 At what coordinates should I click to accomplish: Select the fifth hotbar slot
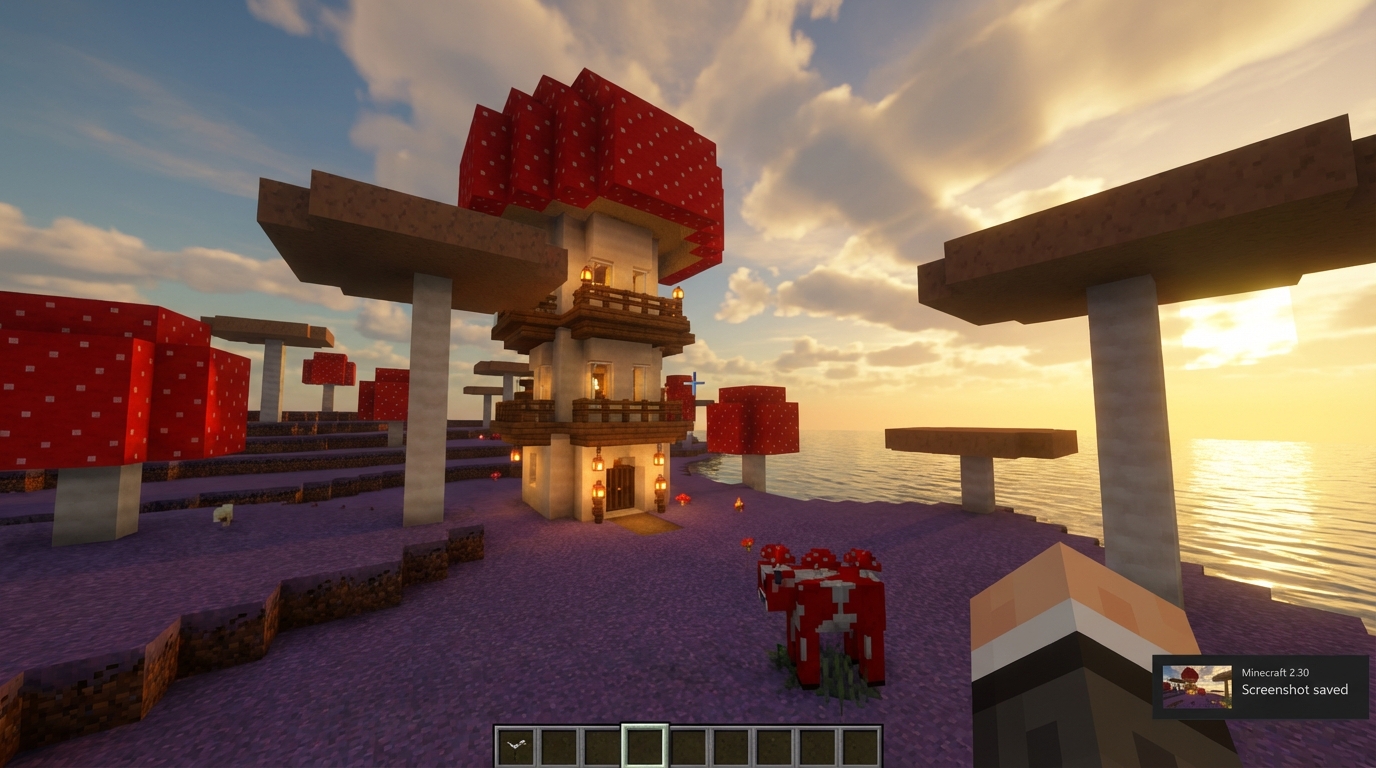(687, 746)
